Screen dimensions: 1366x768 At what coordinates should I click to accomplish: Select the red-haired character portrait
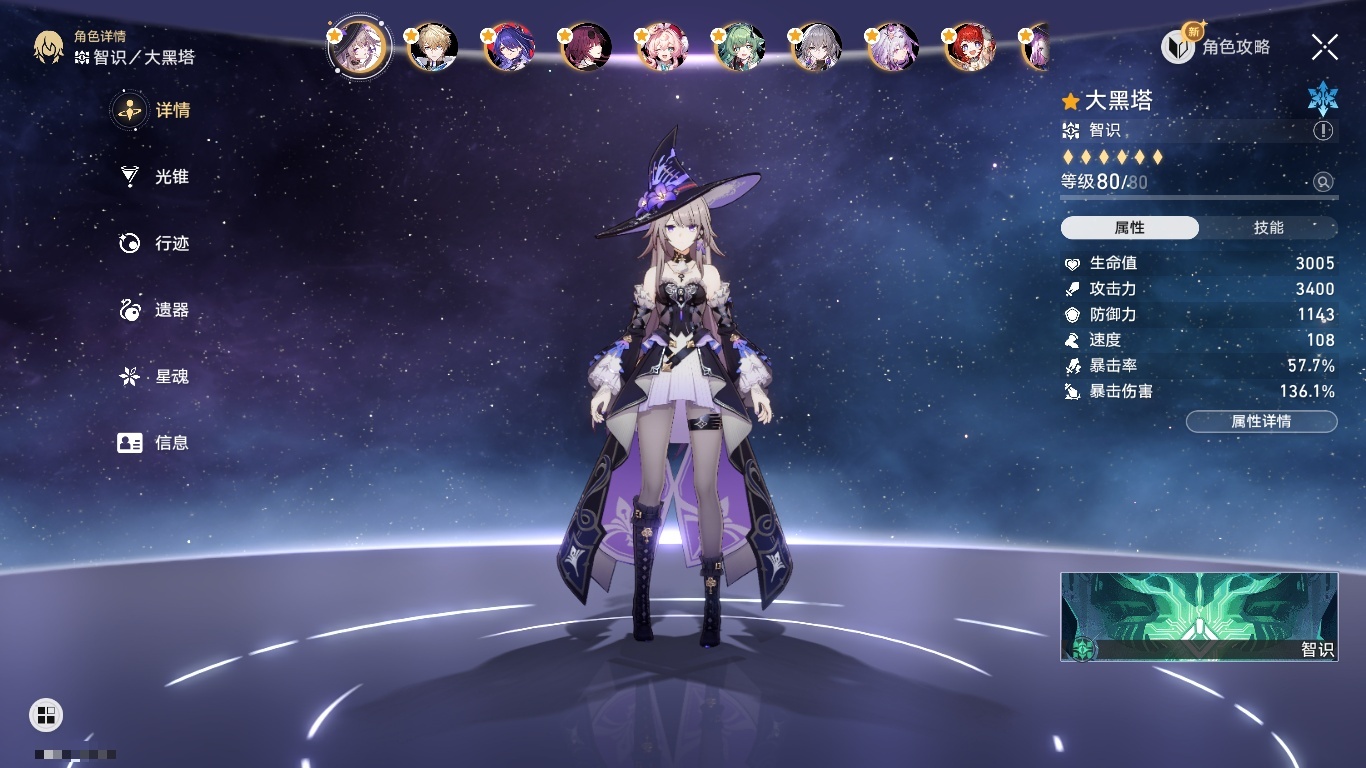tap(970, 47)
